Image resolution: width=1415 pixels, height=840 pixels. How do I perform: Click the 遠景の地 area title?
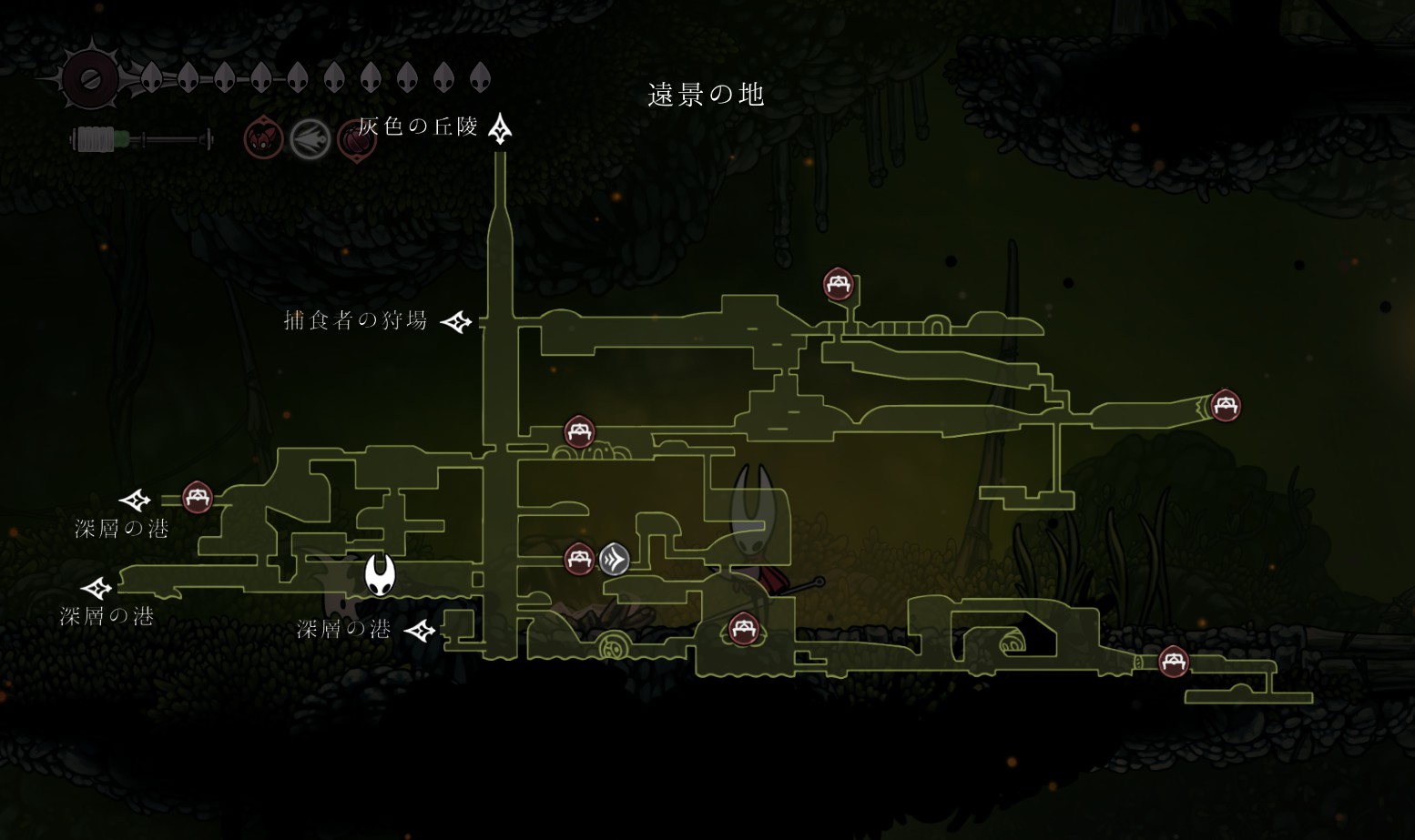pos(706,95)
